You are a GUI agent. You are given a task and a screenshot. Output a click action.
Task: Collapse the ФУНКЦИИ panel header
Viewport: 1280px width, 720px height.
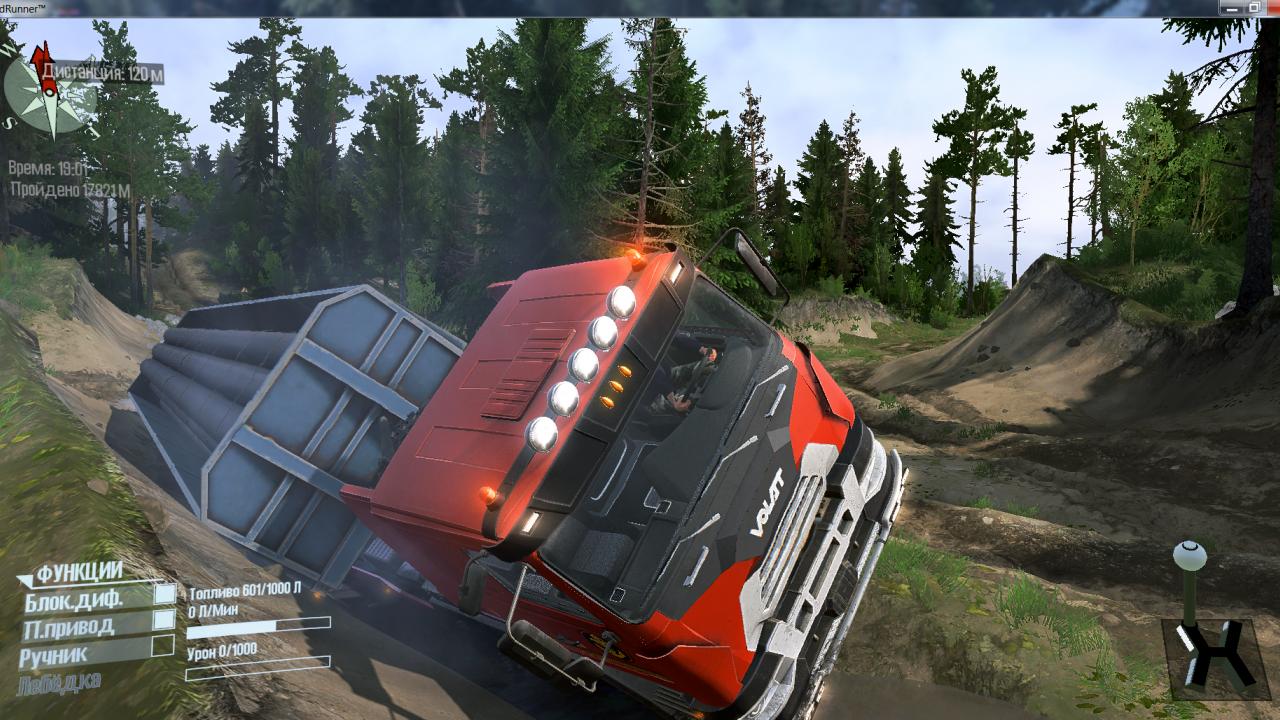78,573
